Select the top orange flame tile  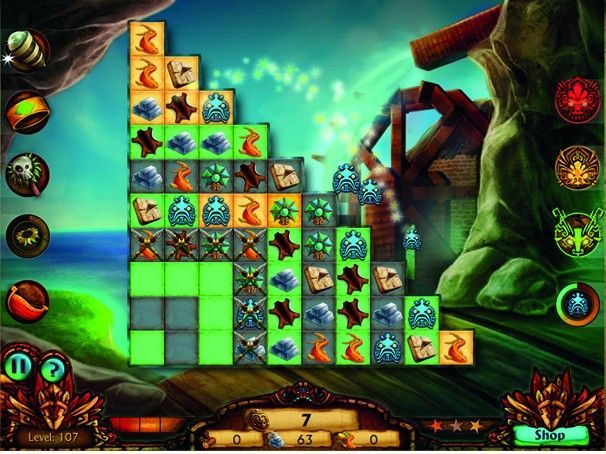click(147, 41)
